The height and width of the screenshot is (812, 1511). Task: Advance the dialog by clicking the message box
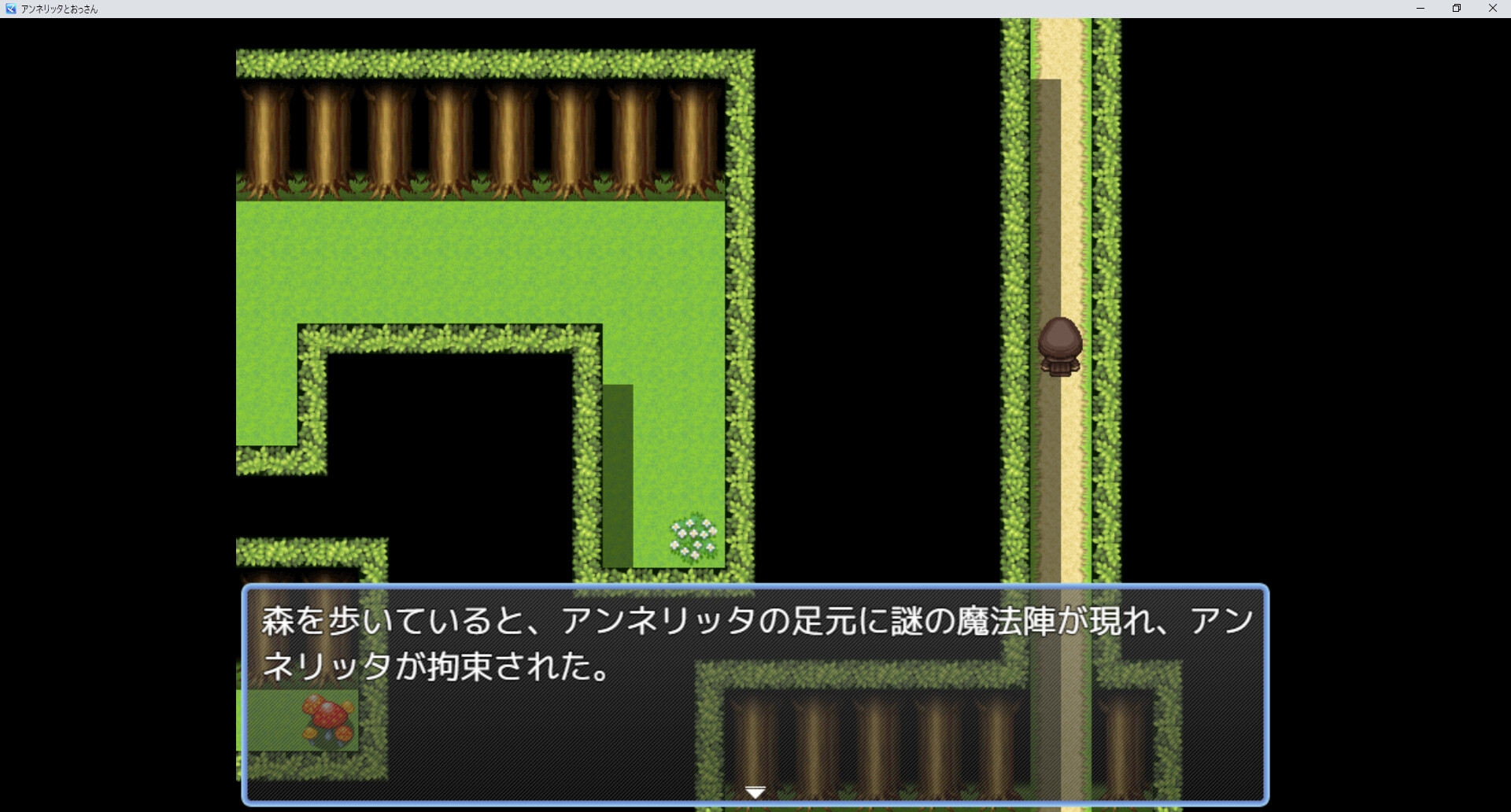pos(755,692)
